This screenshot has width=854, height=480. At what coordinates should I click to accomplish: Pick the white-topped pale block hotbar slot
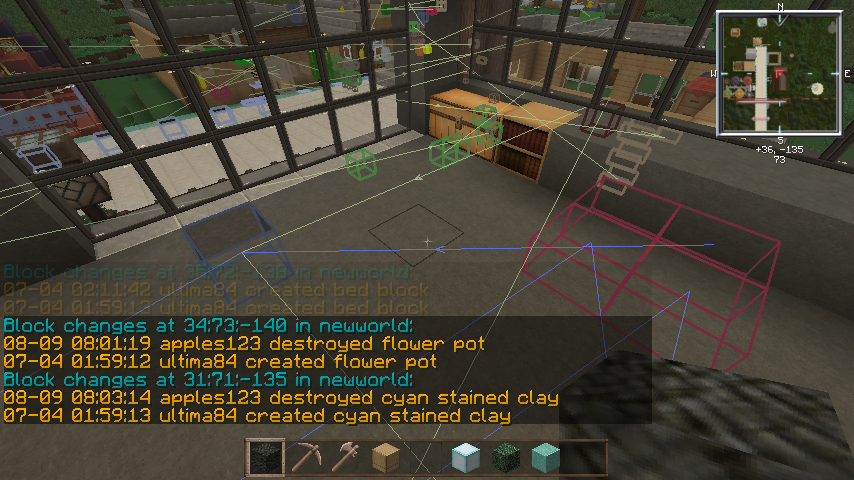[x=466, y=458]
